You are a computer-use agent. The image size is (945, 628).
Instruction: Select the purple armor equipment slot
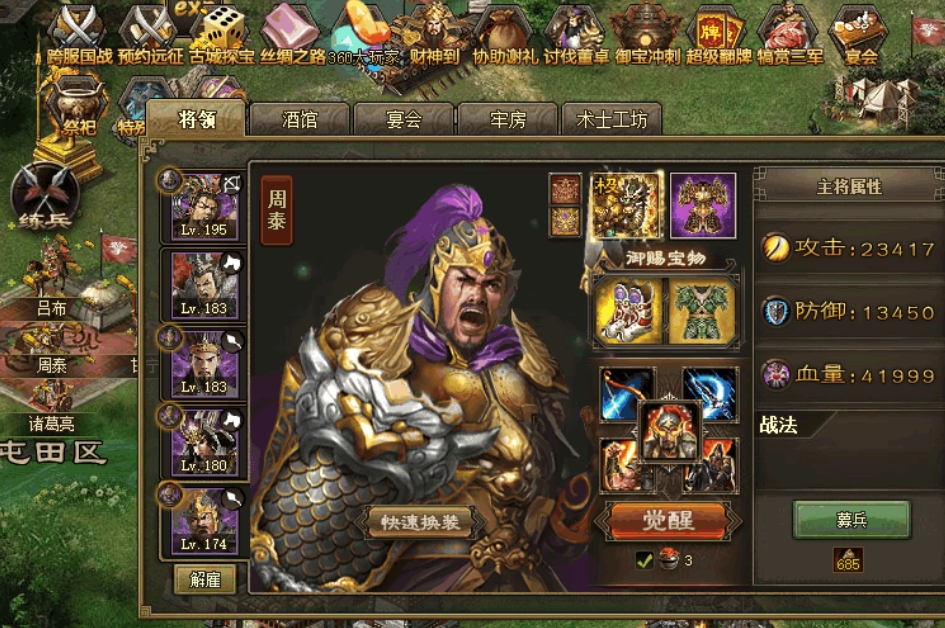coord(703,205)
